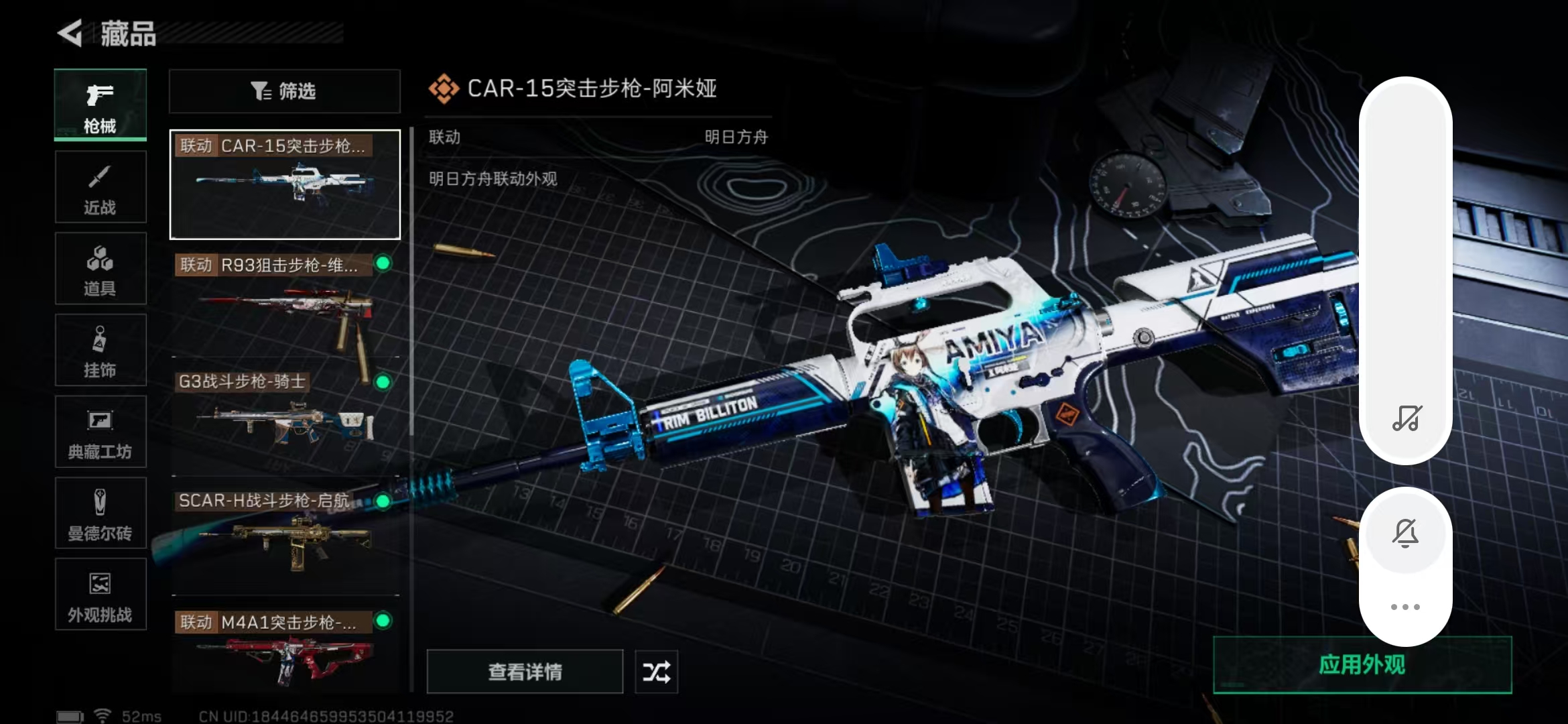Toggle the muted music note icon
This screenshot has width=1568, height=724.
pos(1406,418)
